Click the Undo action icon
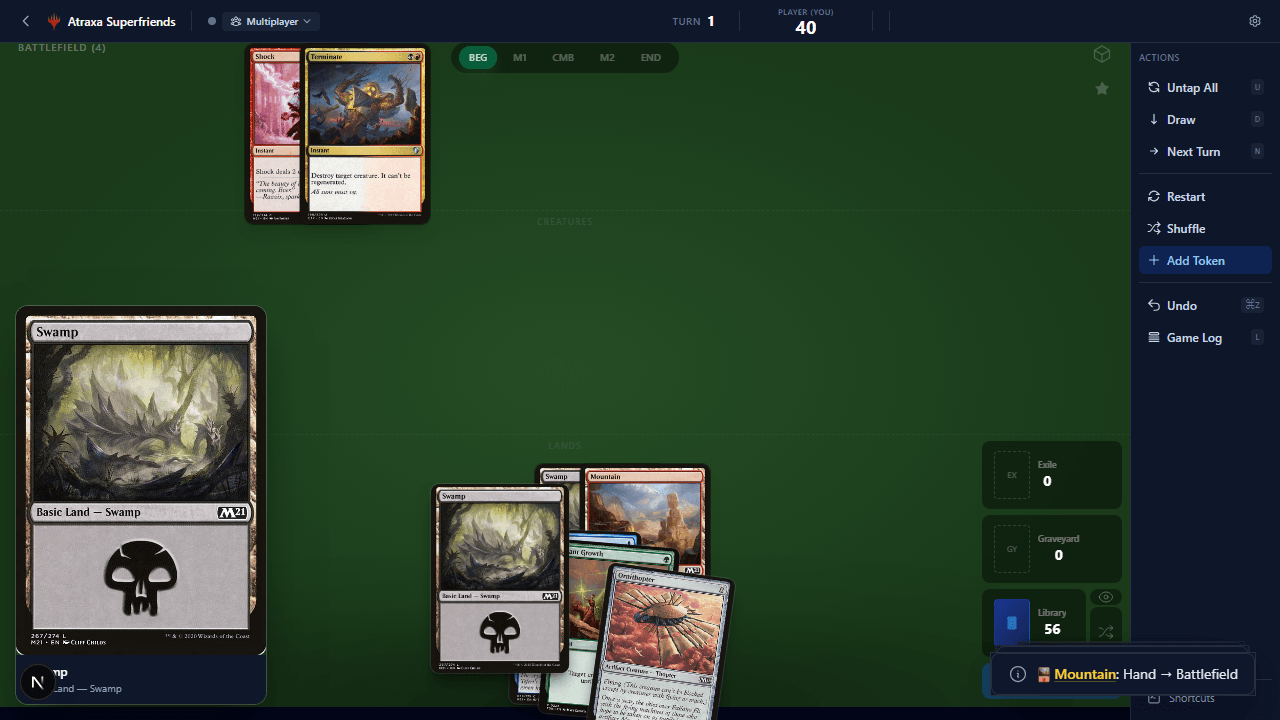 (x=1153, y=305)
